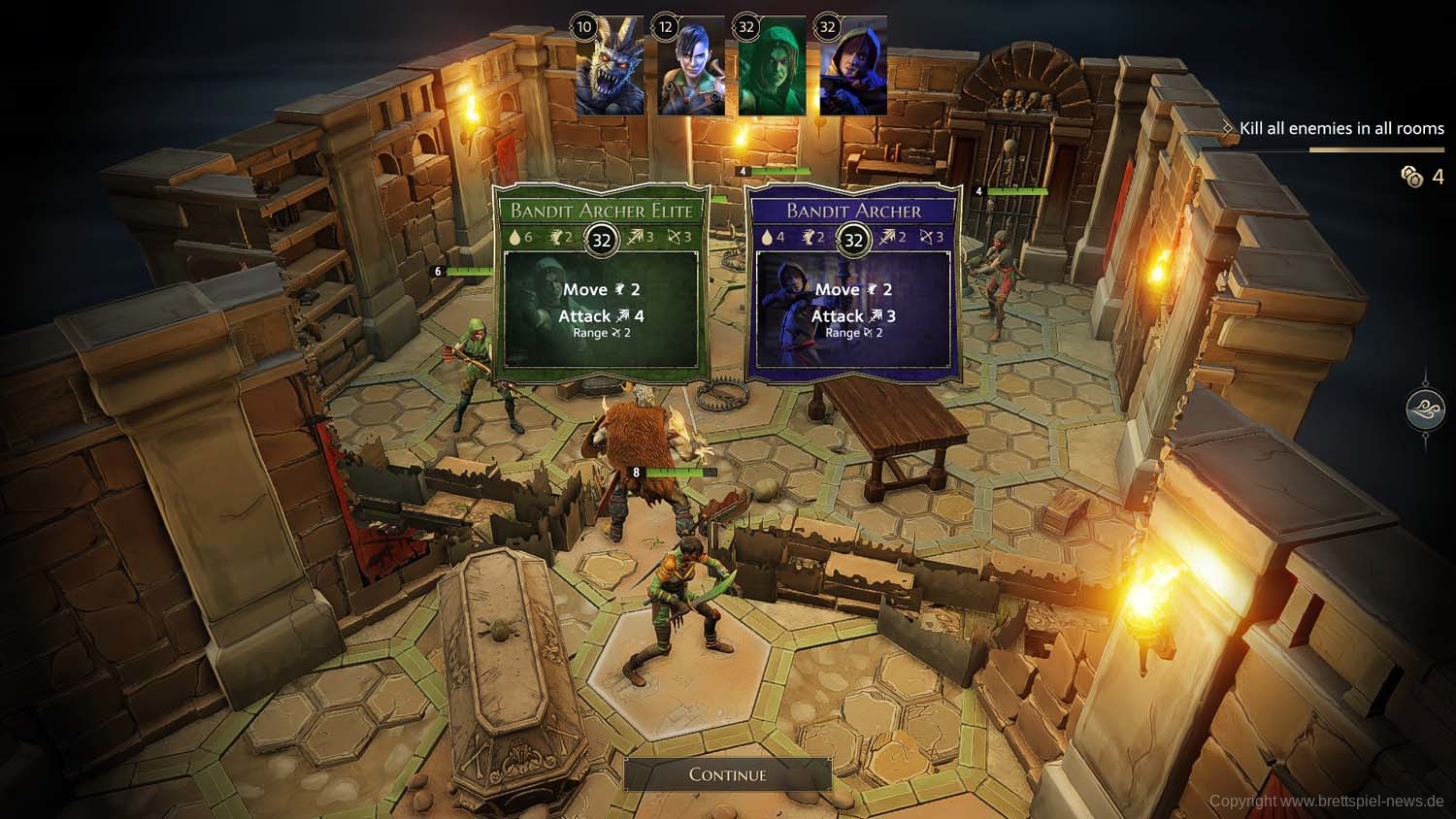Open the blue Bandit Archer ability card
Viewport: 1456px width, 819px height.
[x=853, y=282]
